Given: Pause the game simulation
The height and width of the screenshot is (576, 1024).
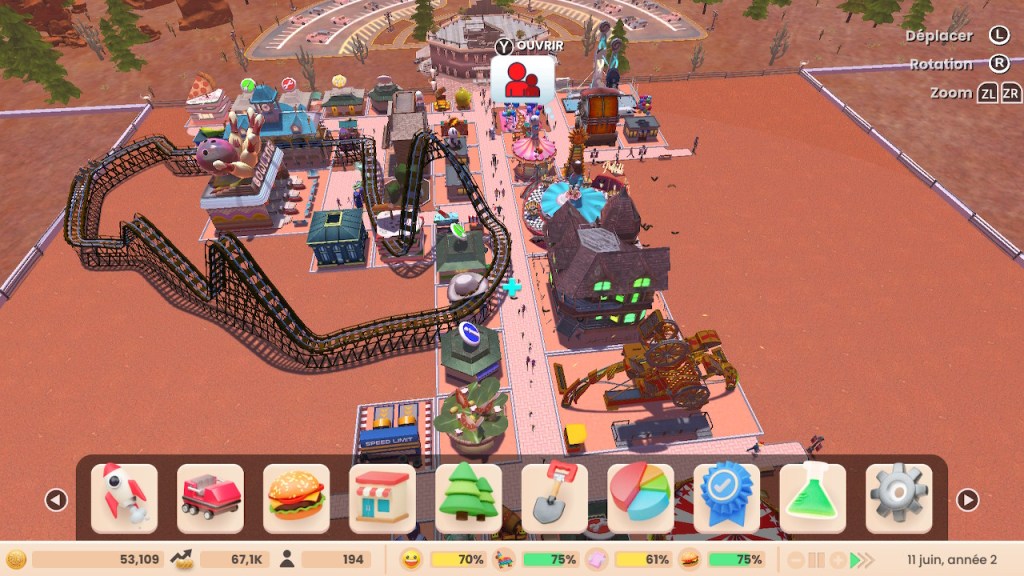Looking at the screenshot, I should coord(816,560).
